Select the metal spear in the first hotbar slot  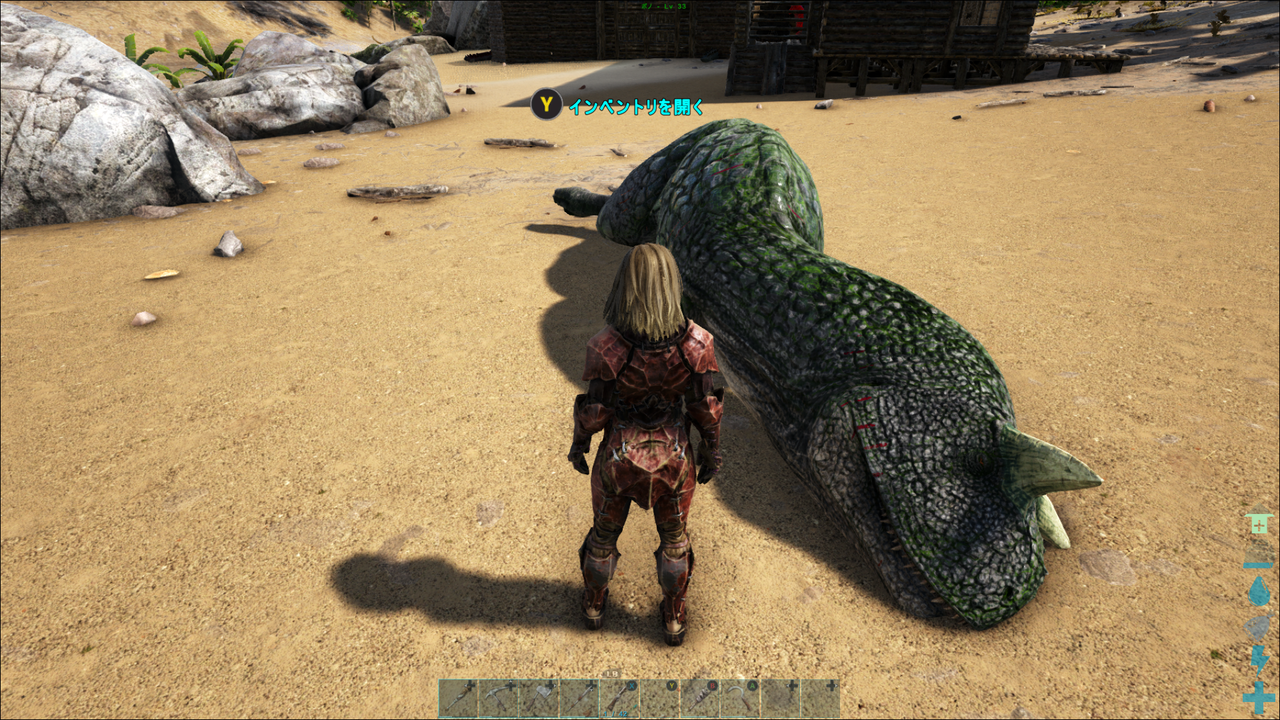coord(458,695)
